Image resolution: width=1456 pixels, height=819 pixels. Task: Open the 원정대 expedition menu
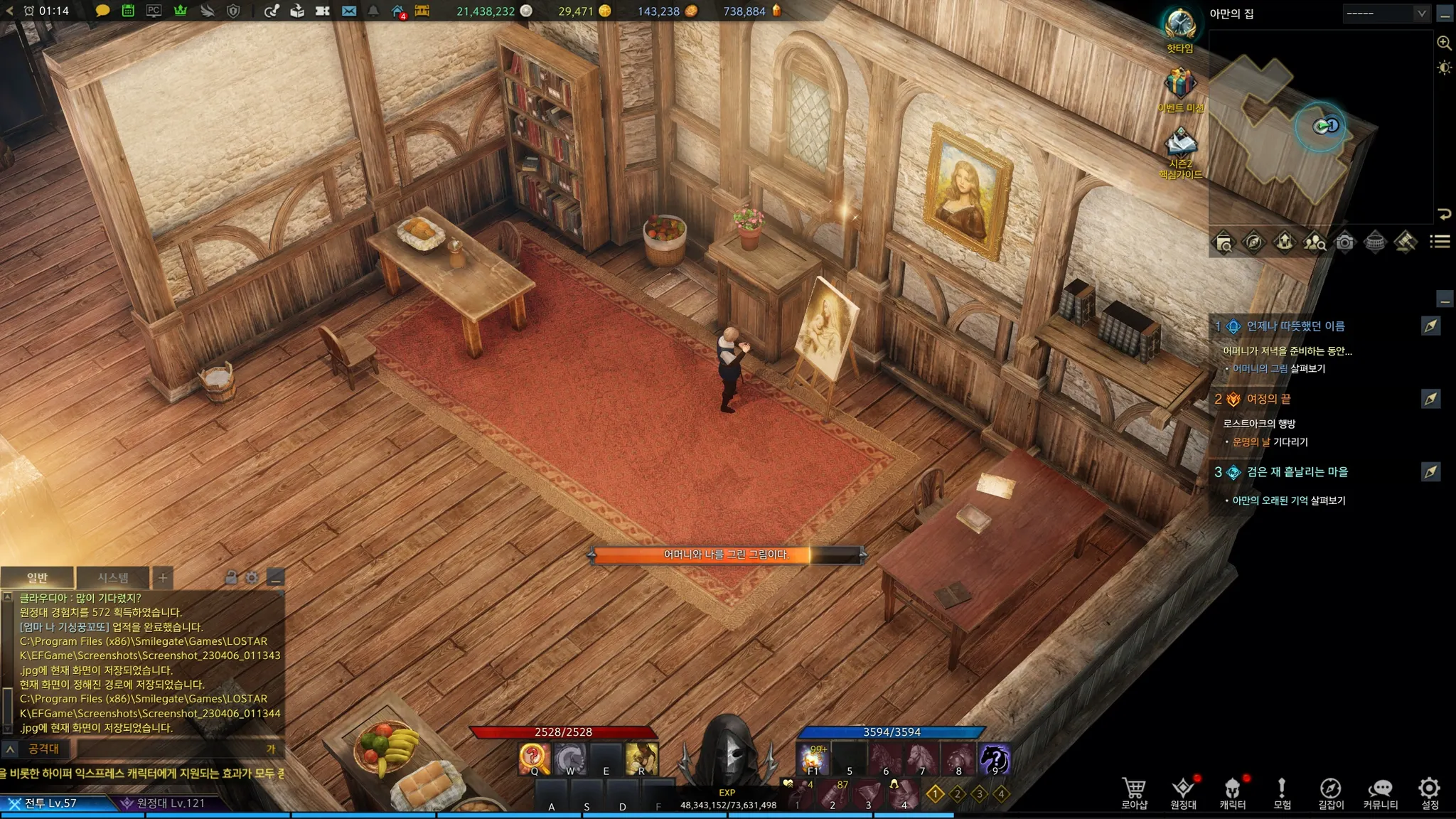1183,793
